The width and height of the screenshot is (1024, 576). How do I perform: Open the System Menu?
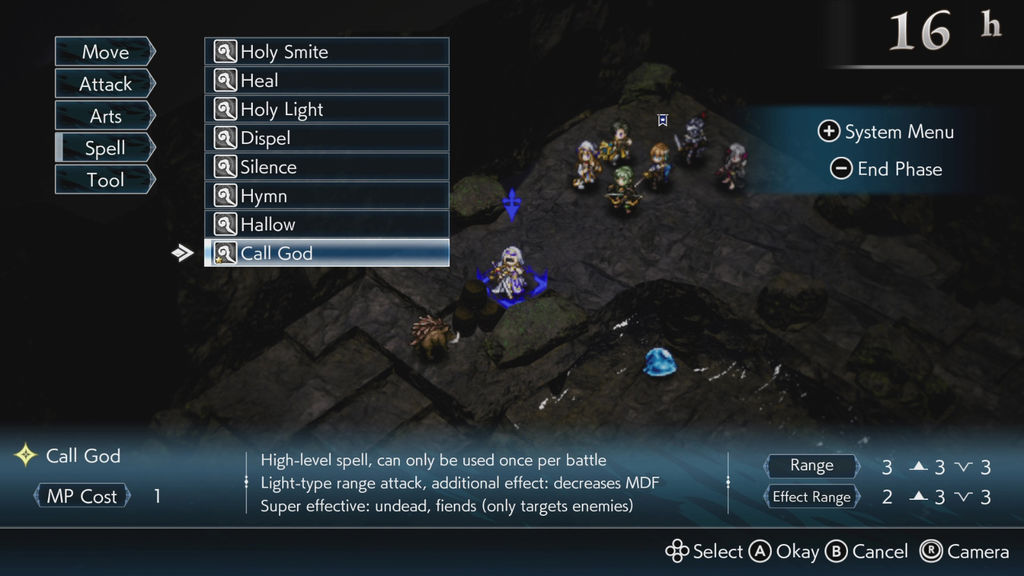(886, 132)
